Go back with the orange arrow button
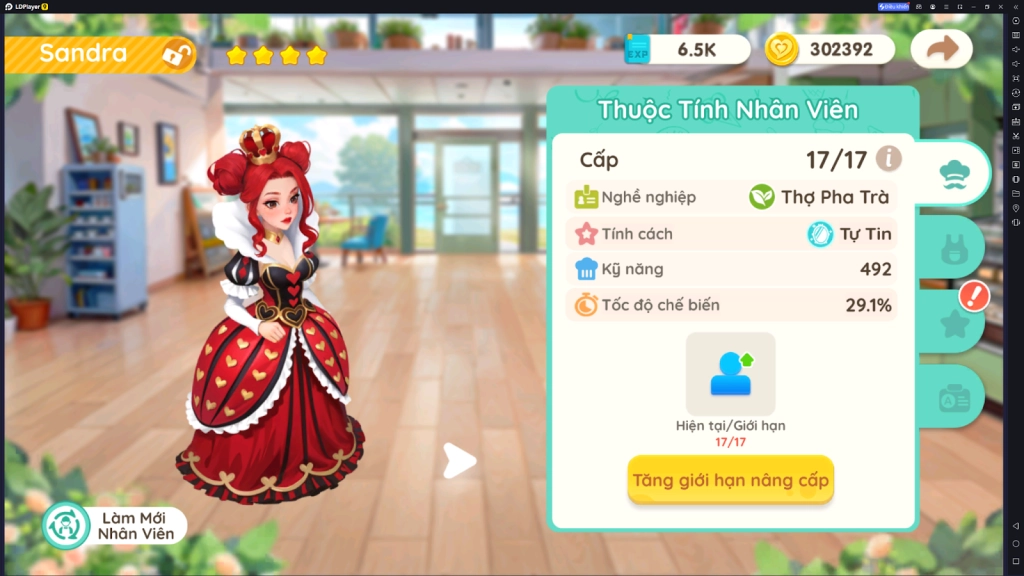The width and height of the screenshot is (1024, 576). point(941,49)
